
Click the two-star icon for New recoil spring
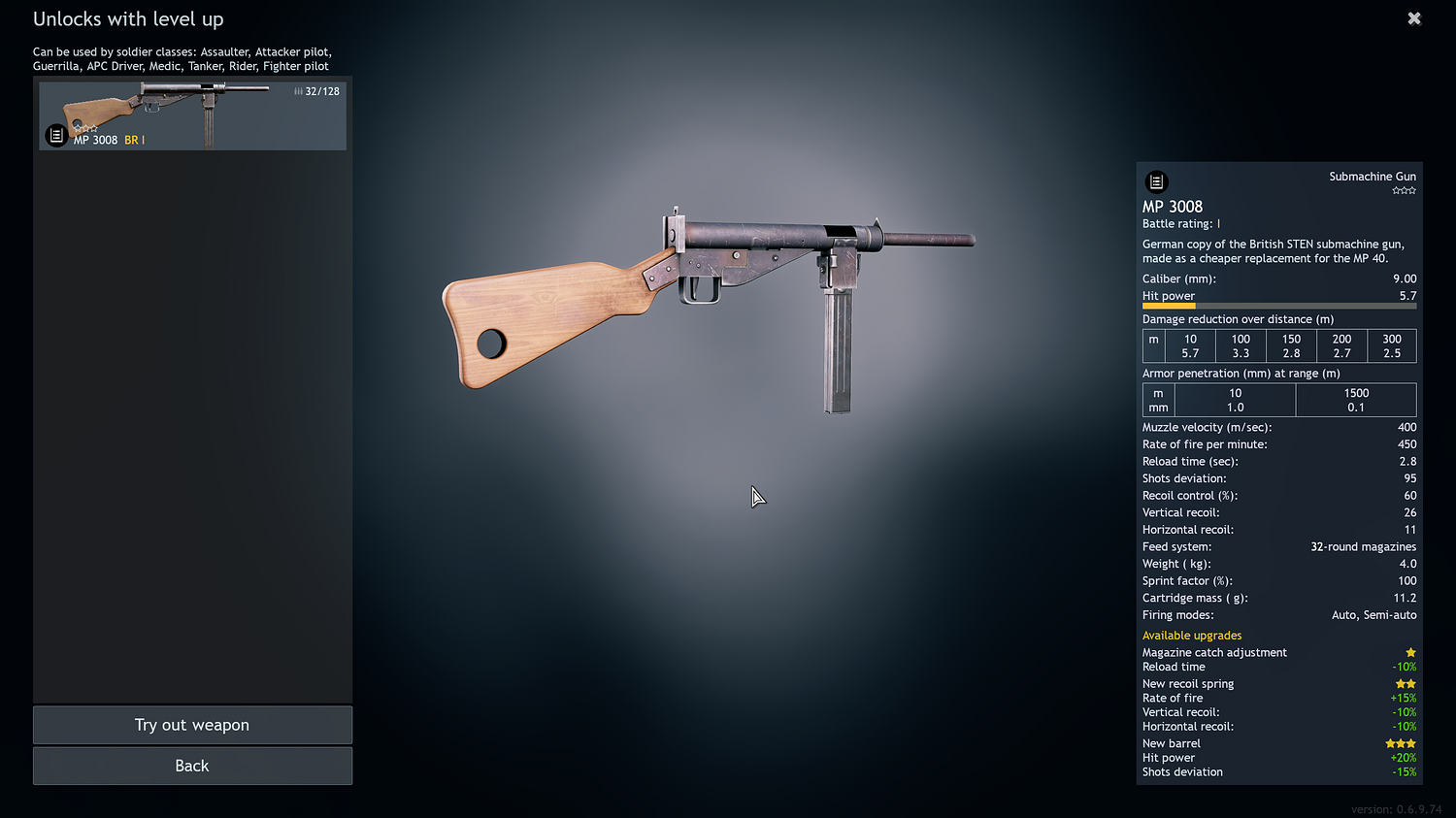coord(1406,683)
